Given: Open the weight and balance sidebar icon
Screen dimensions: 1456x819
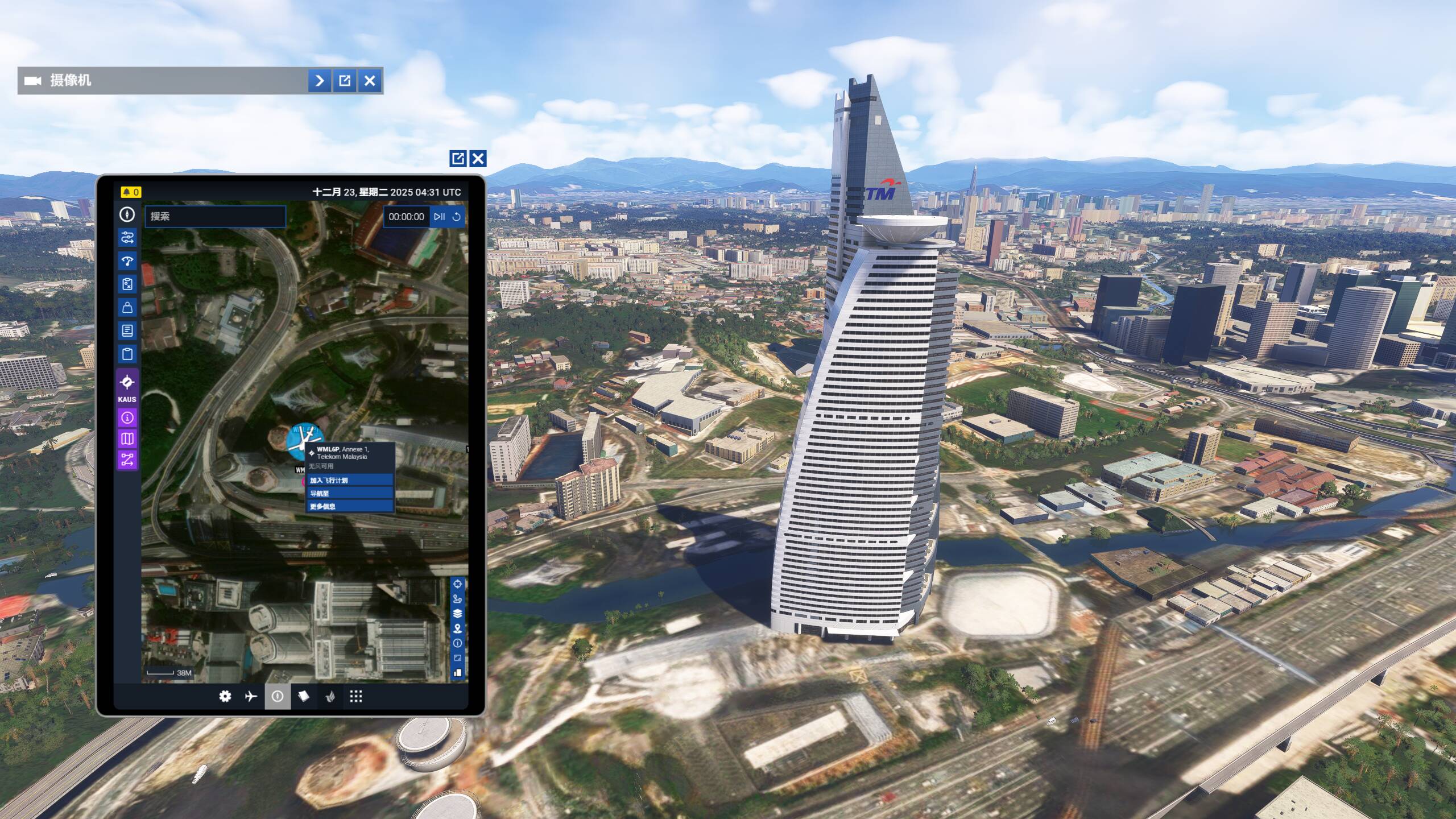Looking at the screenshot, I should click(x=127, y=308).
